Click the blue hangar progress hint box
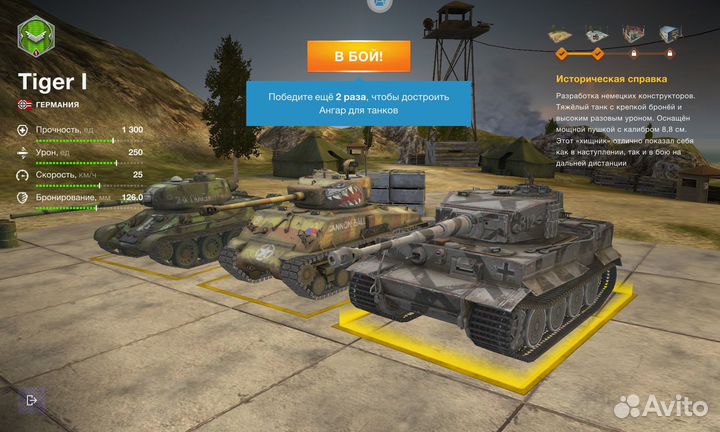720x432 pixels. tap(358, 103)
